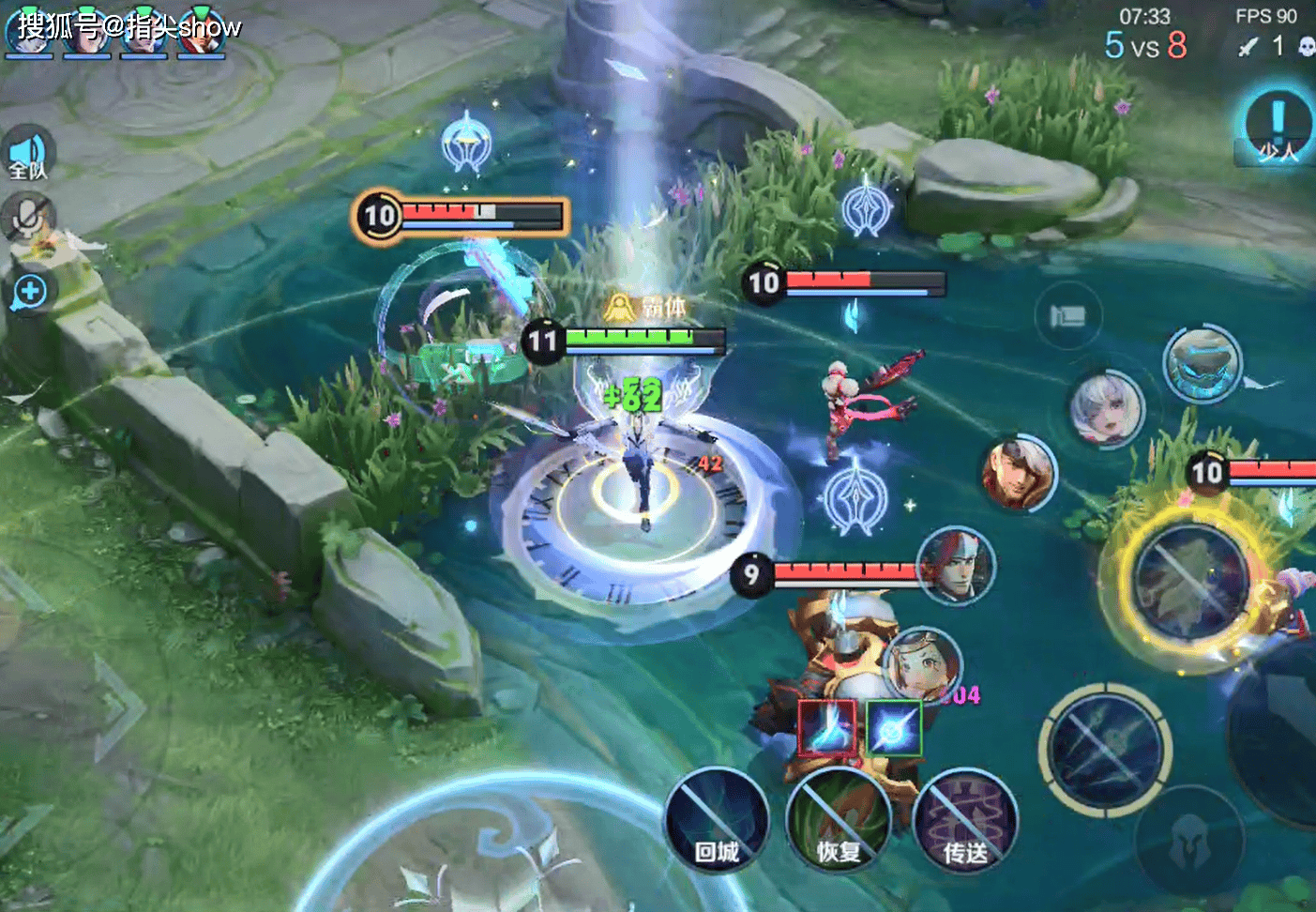
Task: Buy the red-bordered recommended item
Action: click(x=826, y=728)
